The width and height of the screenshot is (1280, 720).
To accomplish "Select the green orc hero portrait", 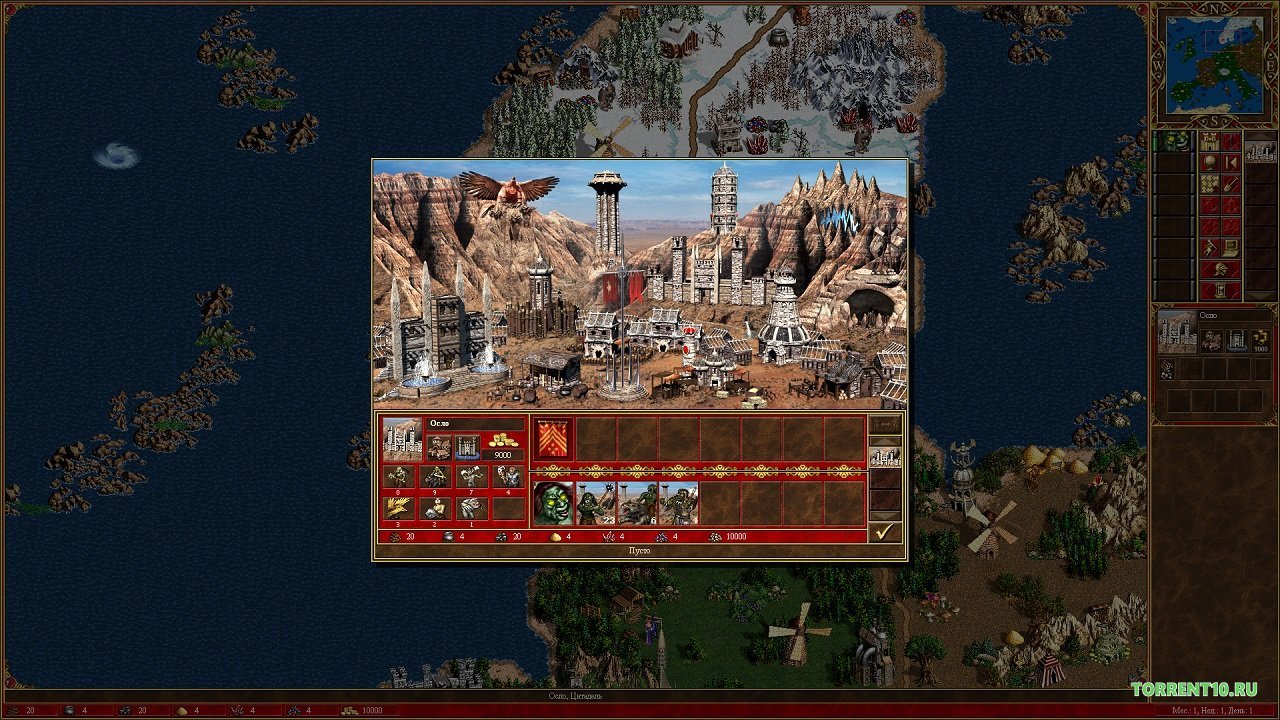I will tap(553, 503).
